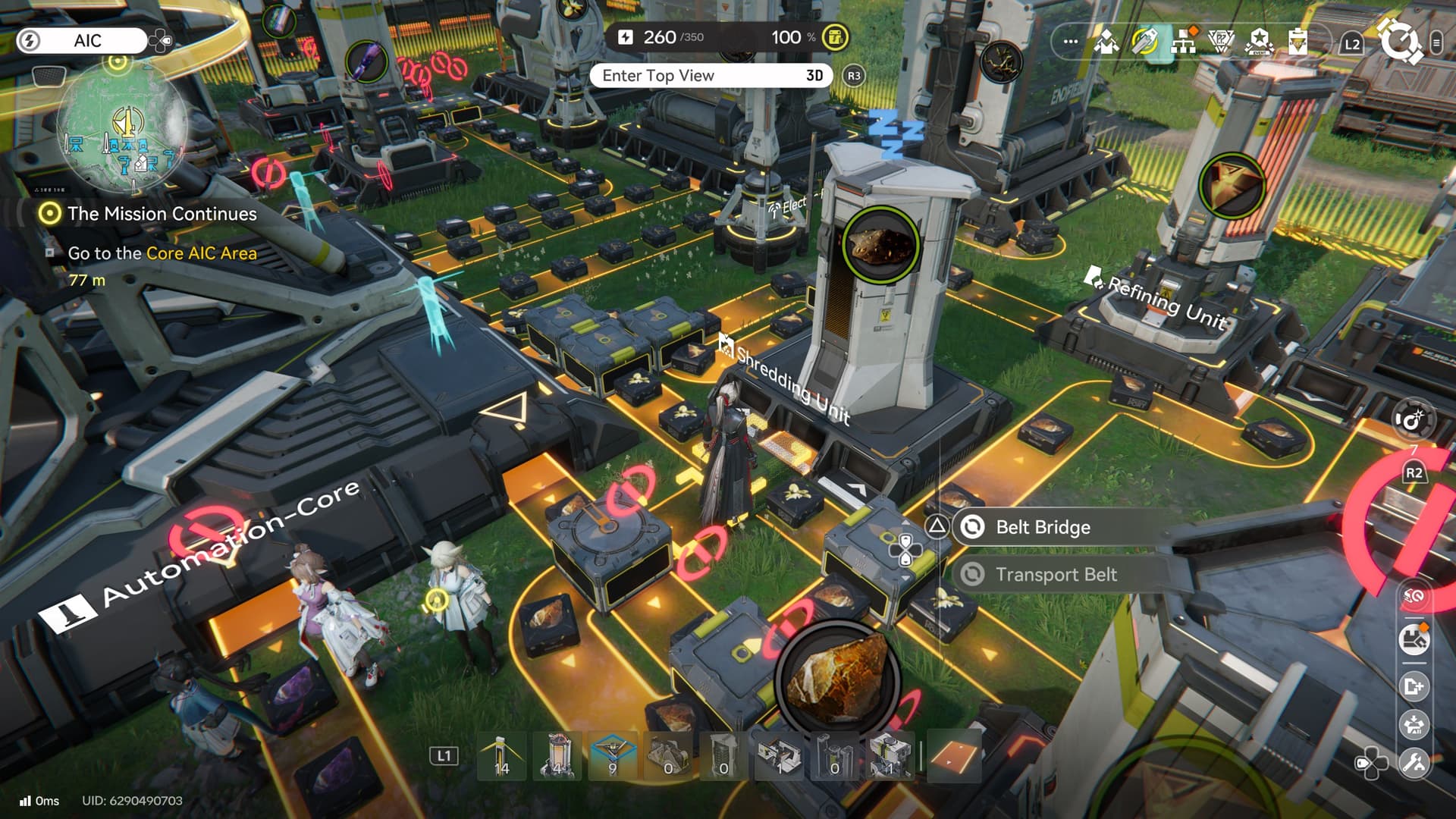Click the store-all deposit icon
The width and height of the screenshot is (1456, 819).
click(x=1414, y=724)
